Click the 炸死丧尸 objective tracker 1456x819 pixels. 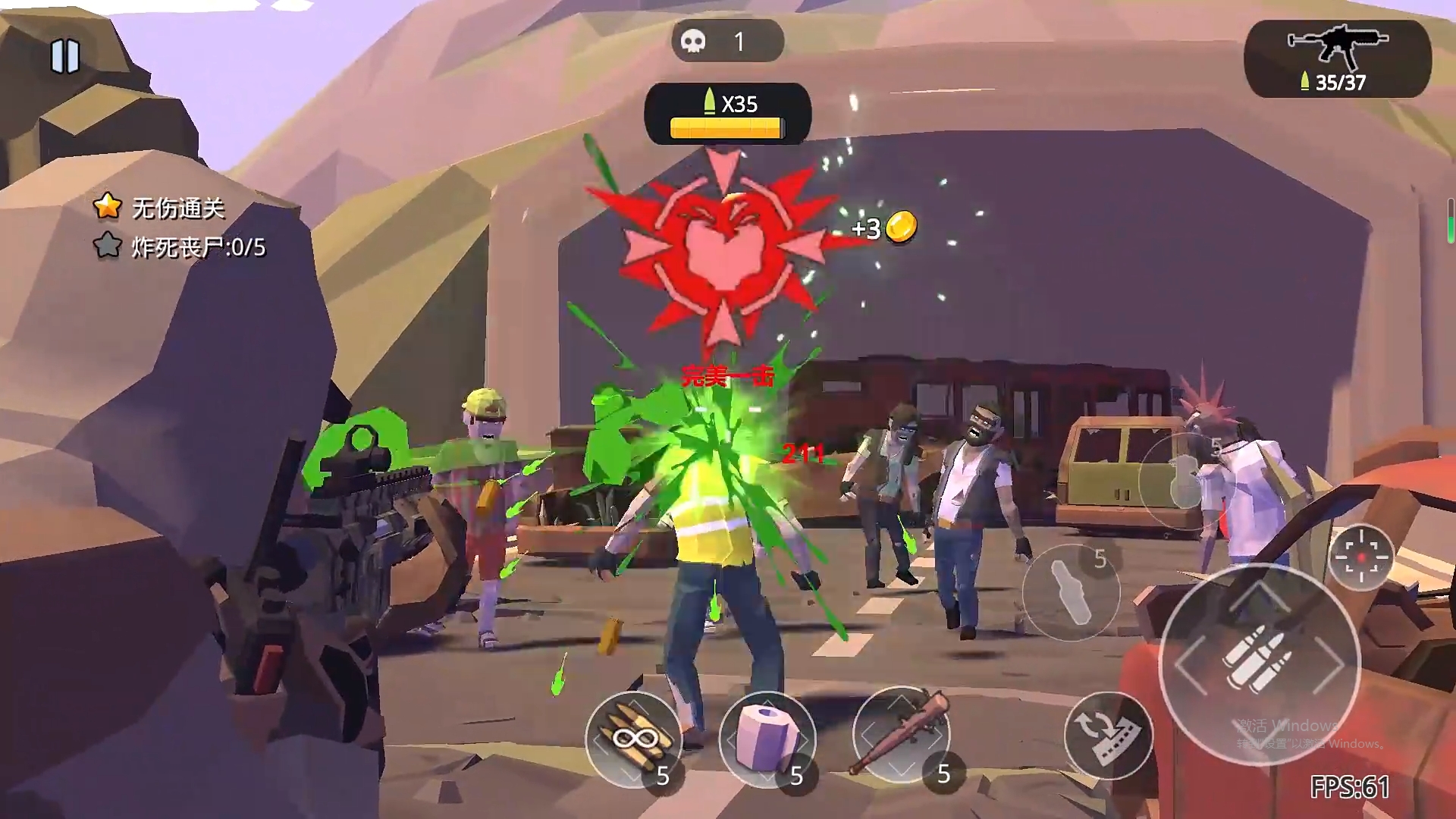[x=180, y=246]
